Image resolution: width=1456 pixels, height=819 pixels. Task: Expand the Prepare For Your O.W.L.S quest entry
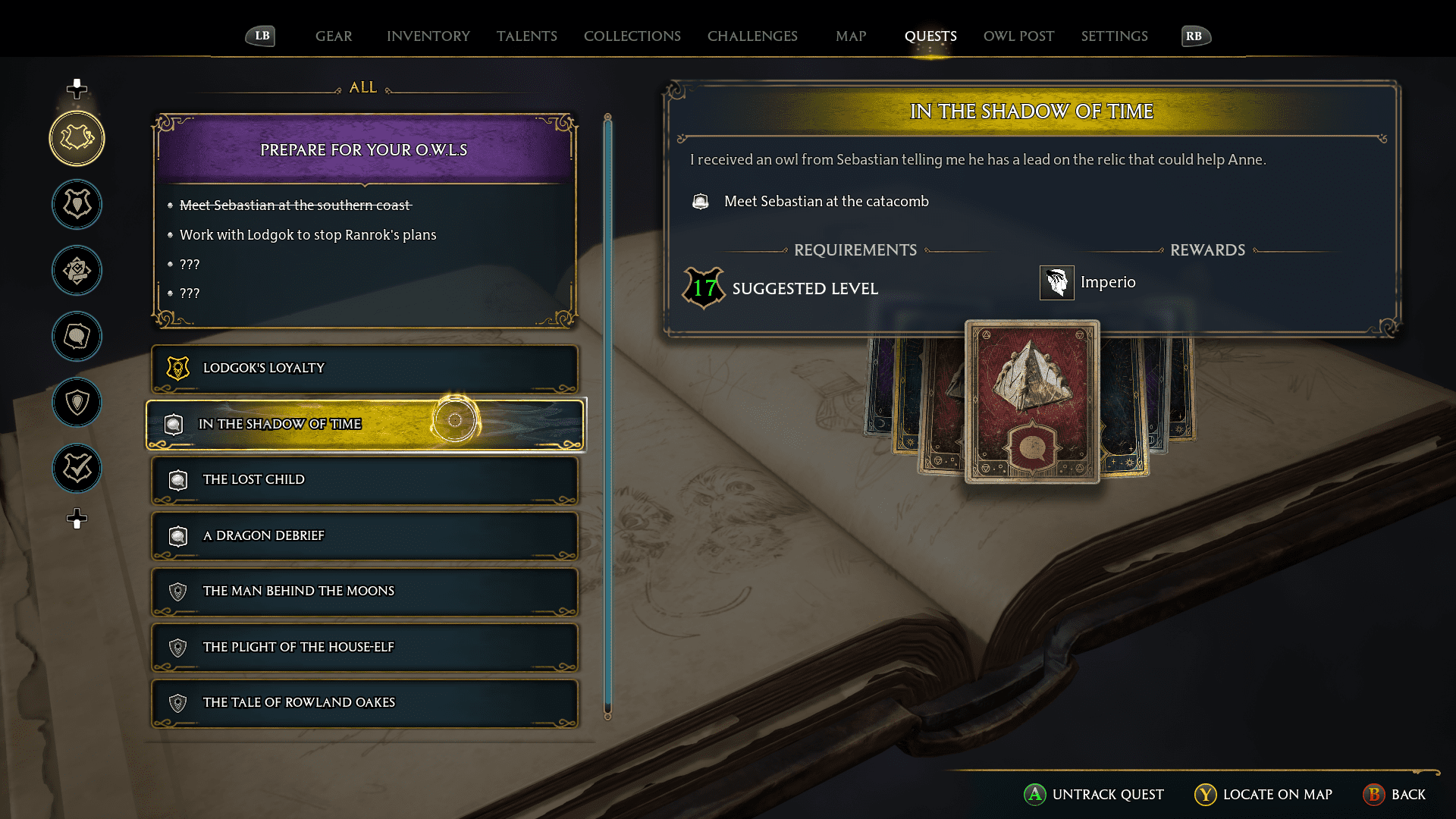click(x=364, y=149)
